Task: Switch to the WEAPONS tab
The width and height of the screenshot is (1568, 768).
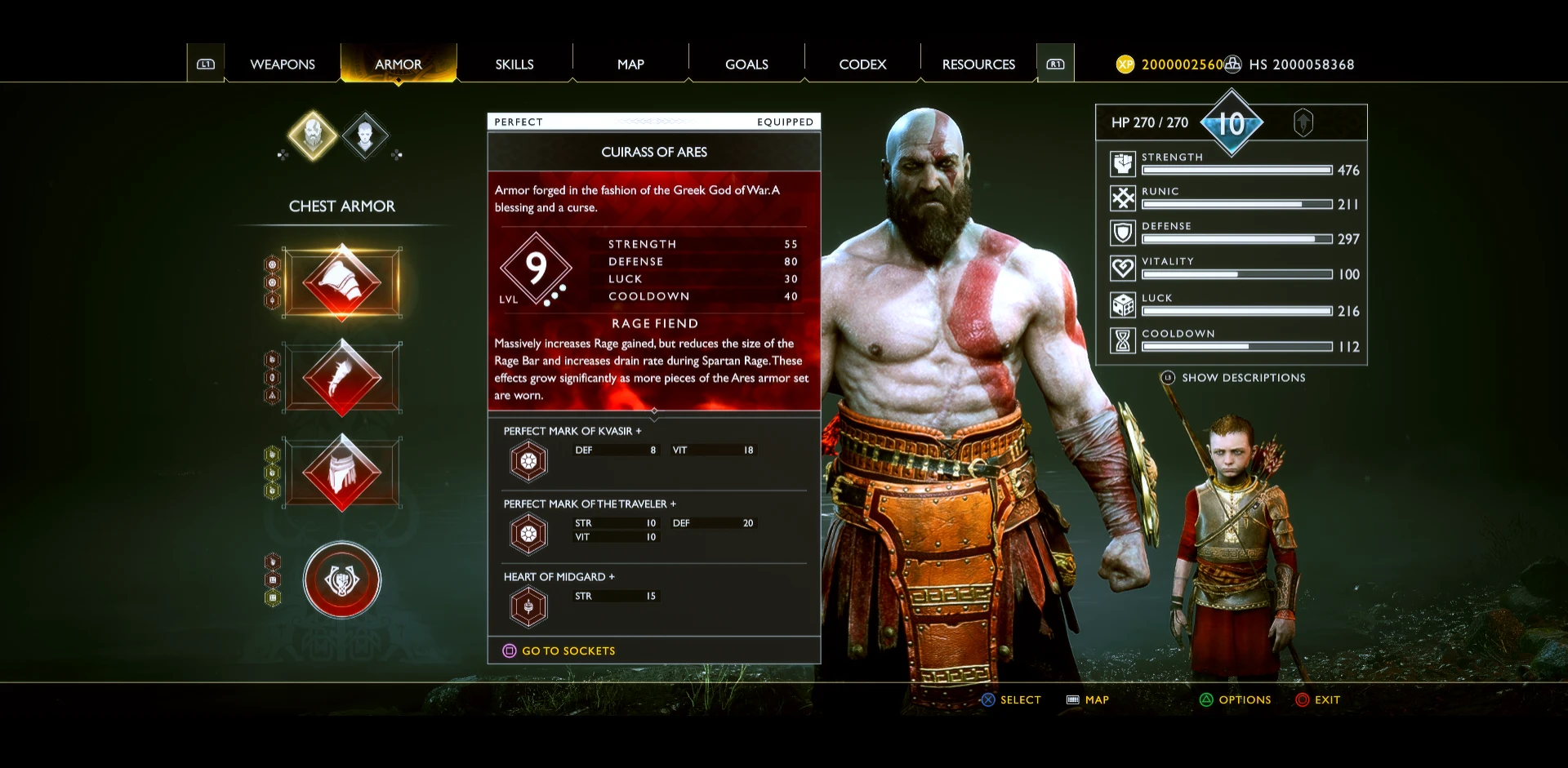Action: 283,64
